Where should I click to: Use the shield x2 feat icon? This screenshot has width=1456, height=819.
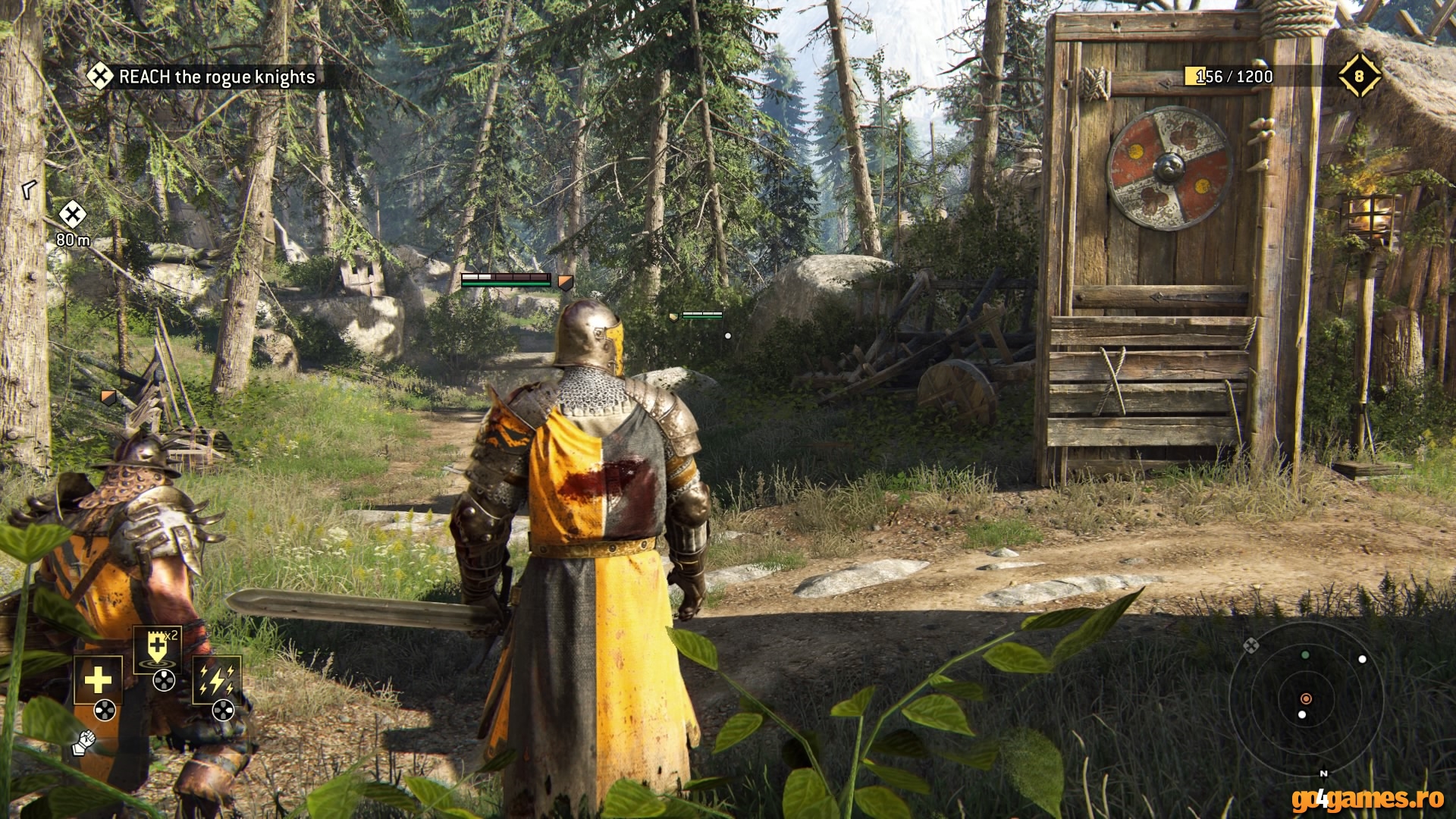pyautogui.click(x=157, y=648)
